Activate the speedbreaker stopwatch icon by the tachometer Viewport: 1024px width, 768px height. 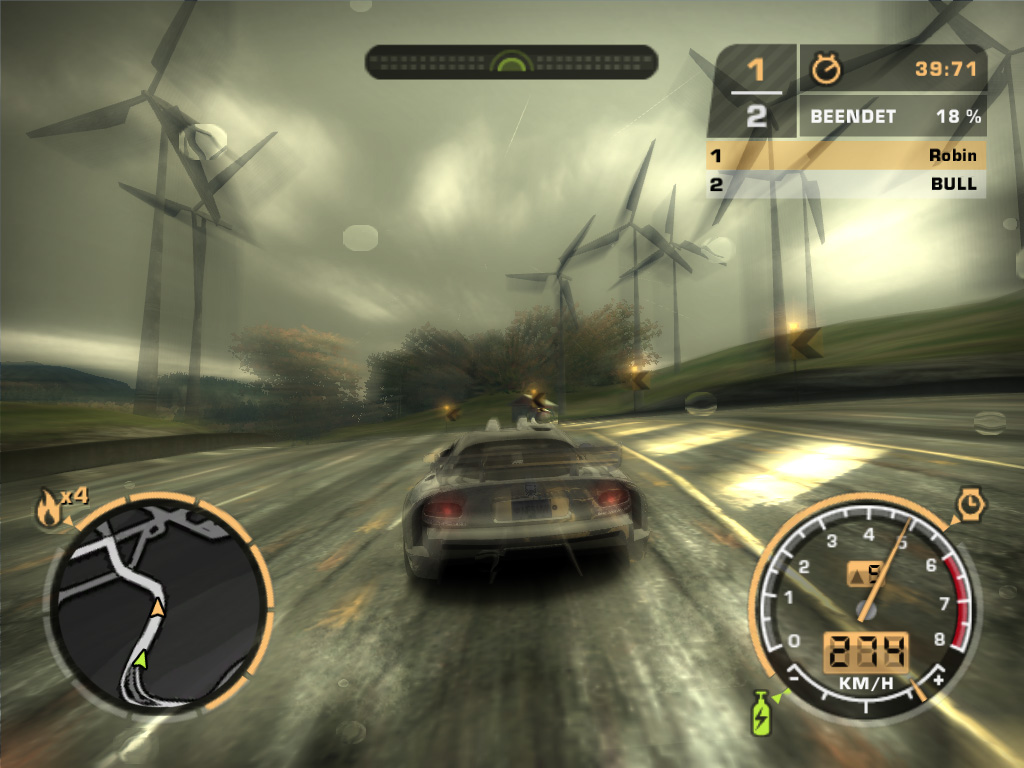[970, 504]
